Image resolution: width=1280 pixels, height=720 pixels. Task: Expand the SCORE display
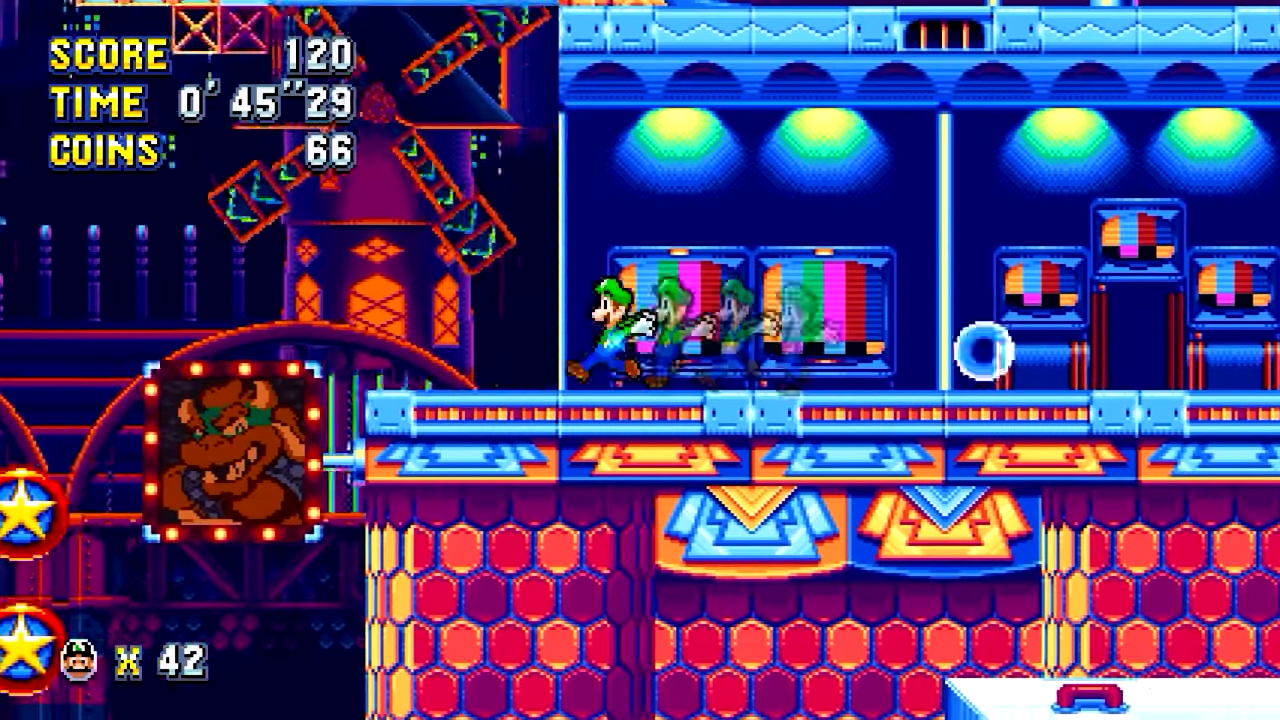point(110,55)
